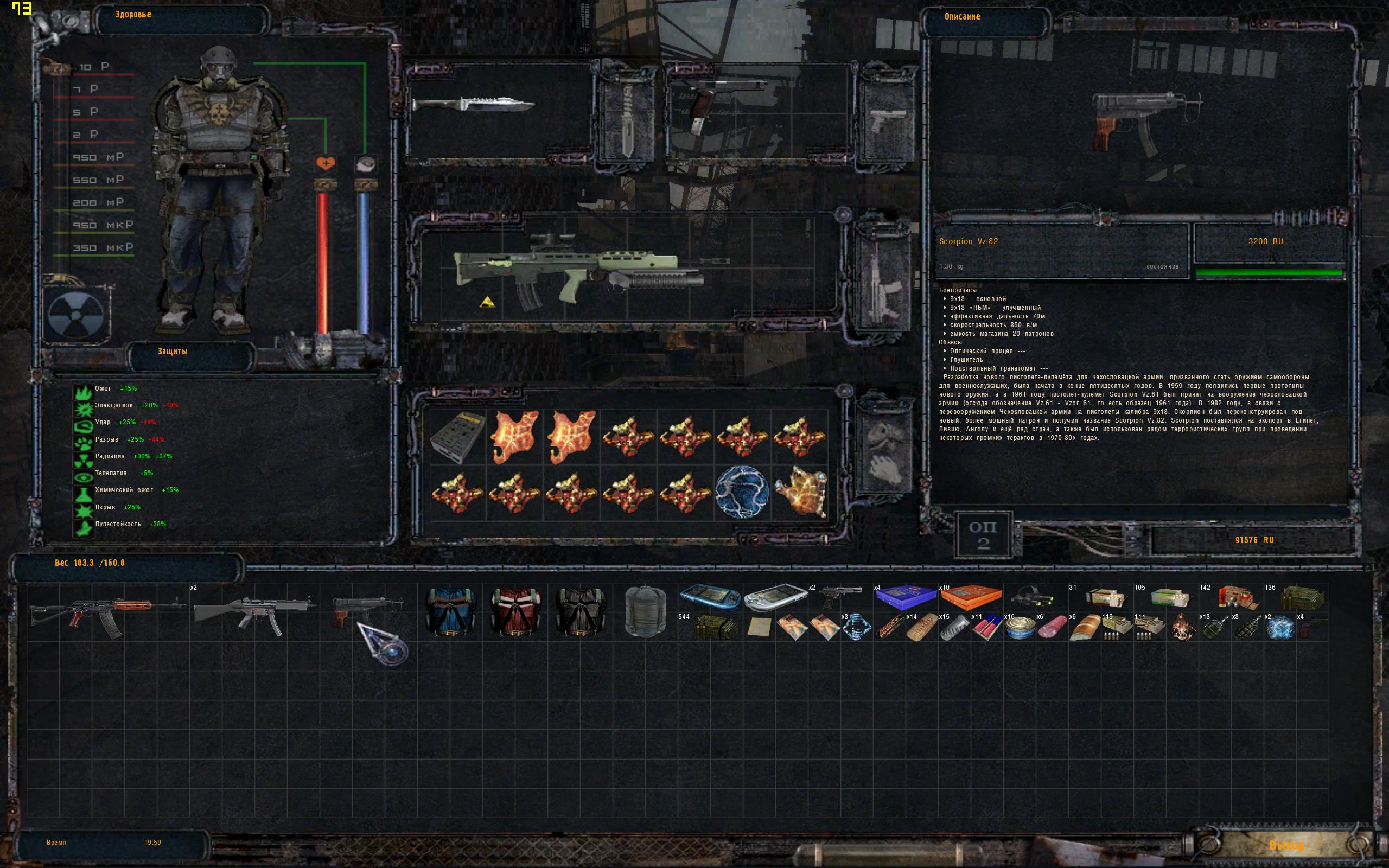Select the equipped combat knife slot
This screenshot has height=868, width=1389.
(x=473, y=106)
